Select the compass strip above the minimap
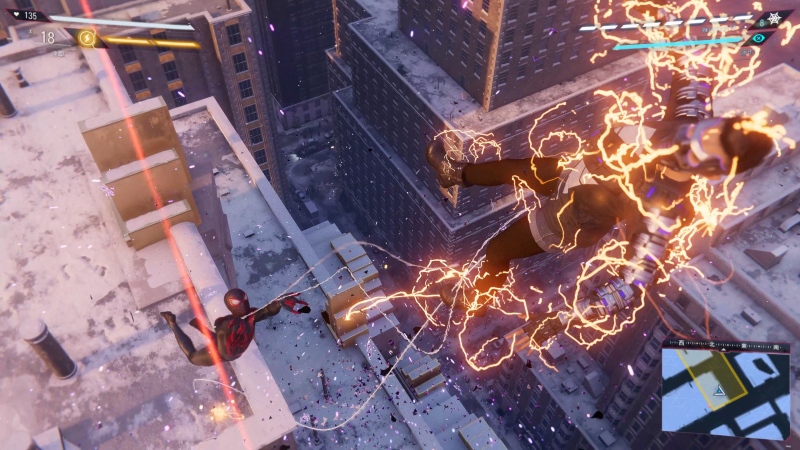 coord(725,343)
